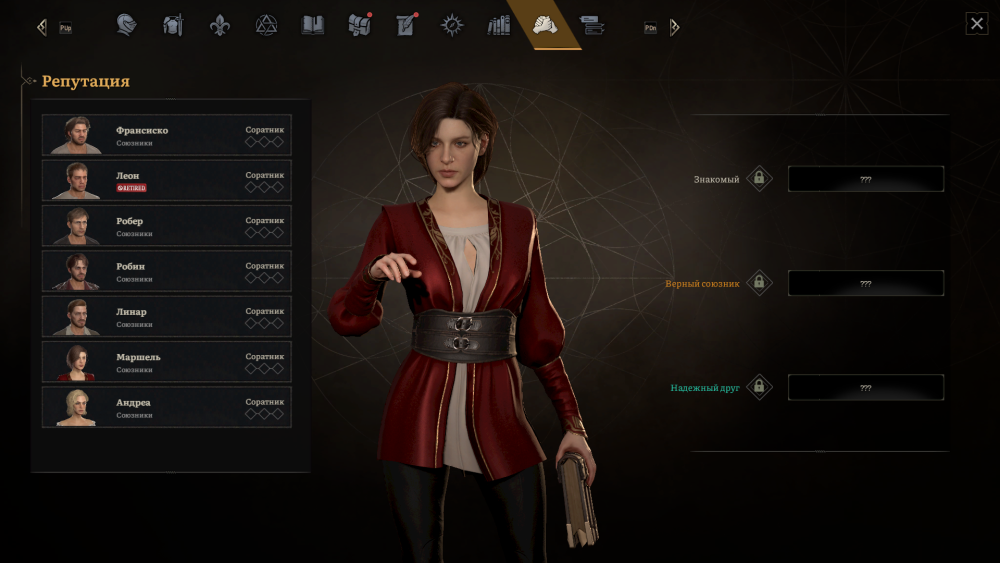
Task: Choose Леон from the companion list
Action: 166,181
